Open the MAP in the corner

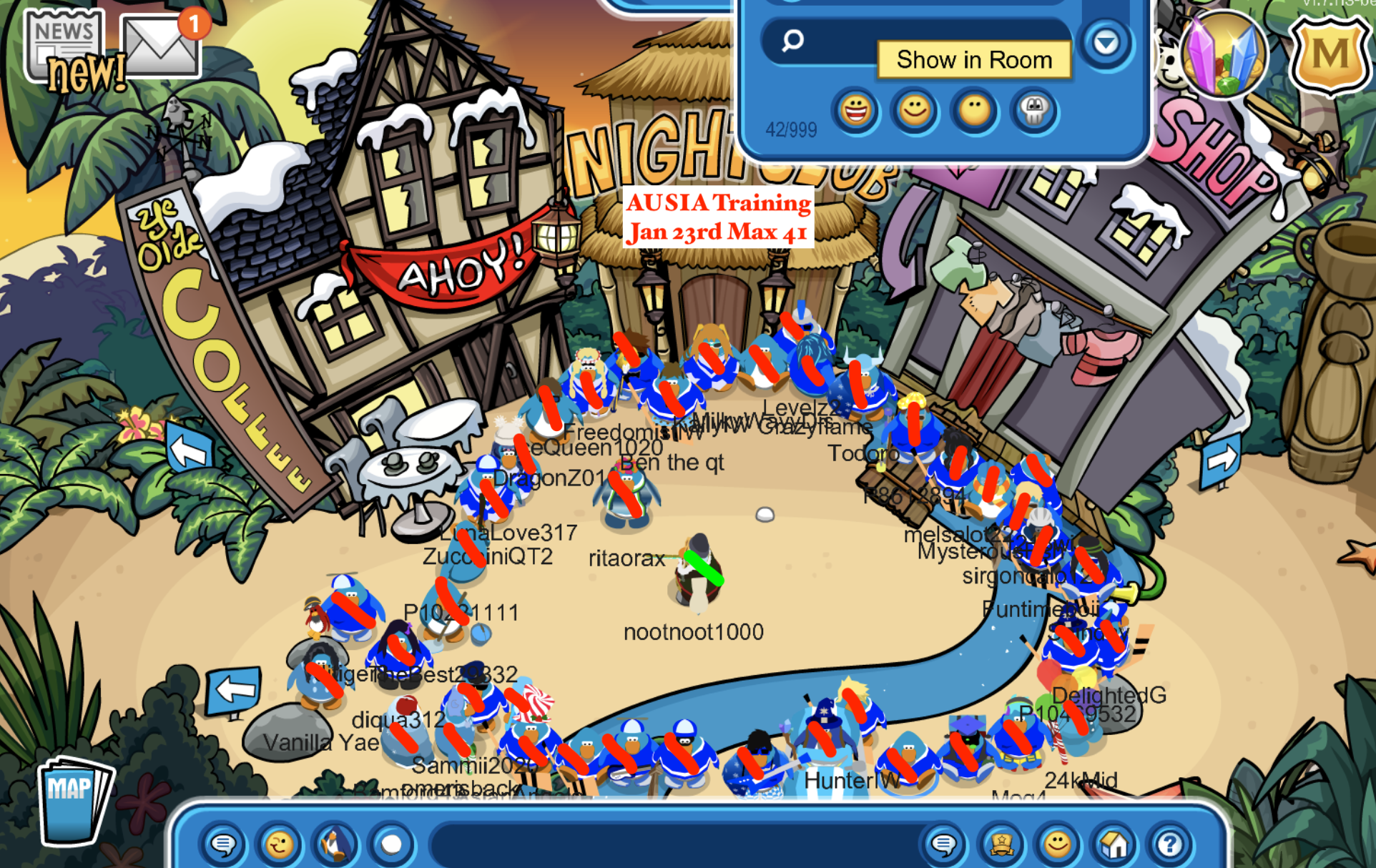(x=73, y=799)
